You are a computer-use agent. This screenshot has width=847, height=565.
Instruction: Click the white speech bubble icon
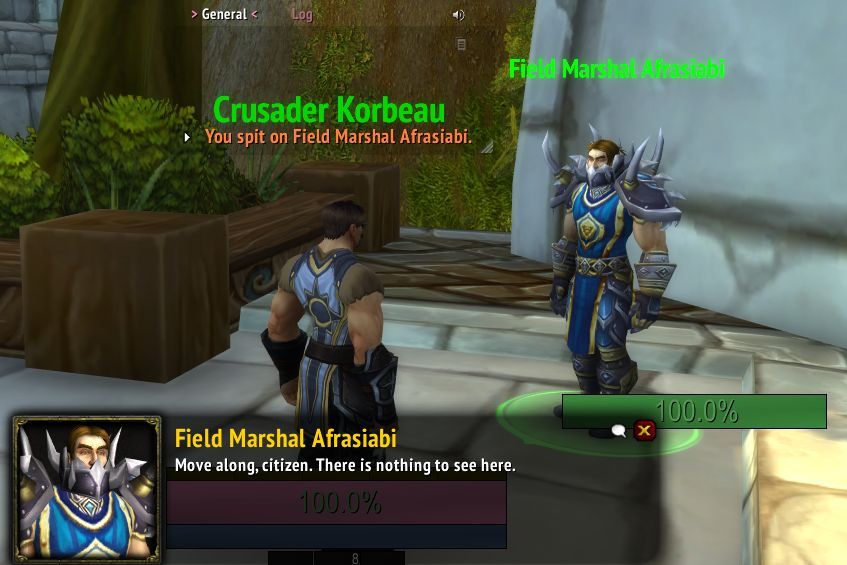click(x=619, y=431)
